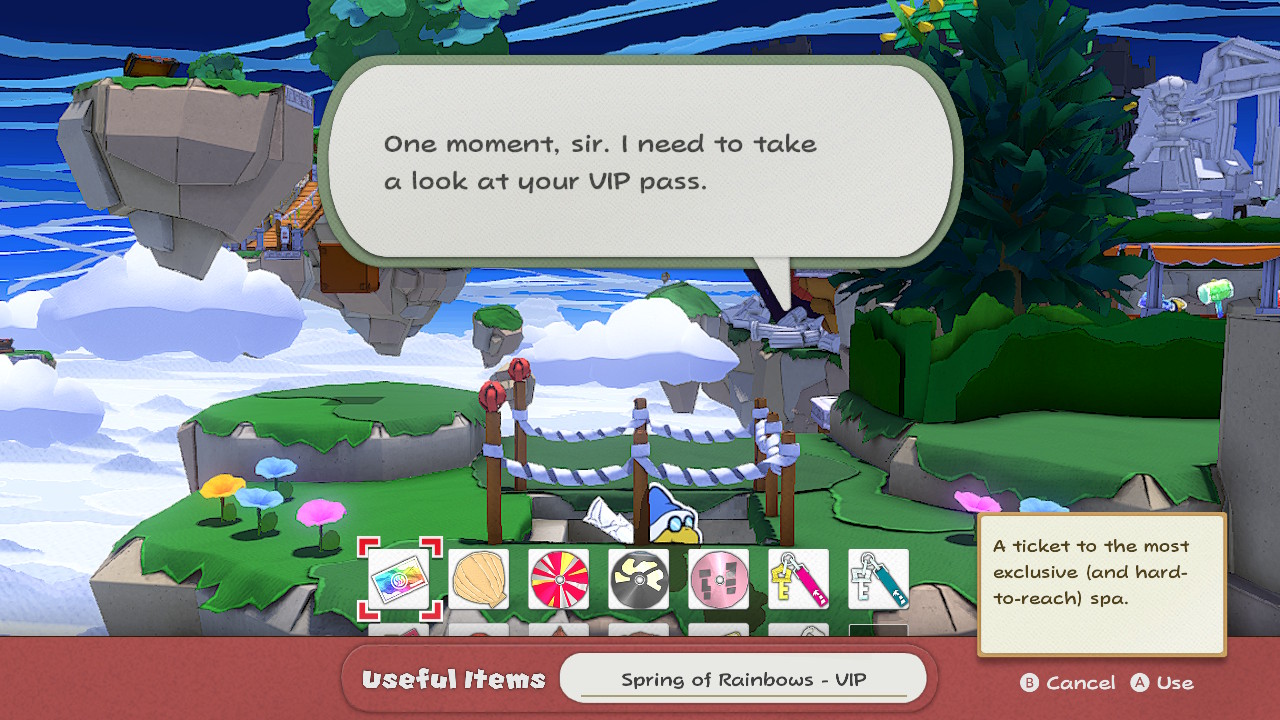Select the black vinyl record item
The image size is (1280, 720).
pos(638,577)
